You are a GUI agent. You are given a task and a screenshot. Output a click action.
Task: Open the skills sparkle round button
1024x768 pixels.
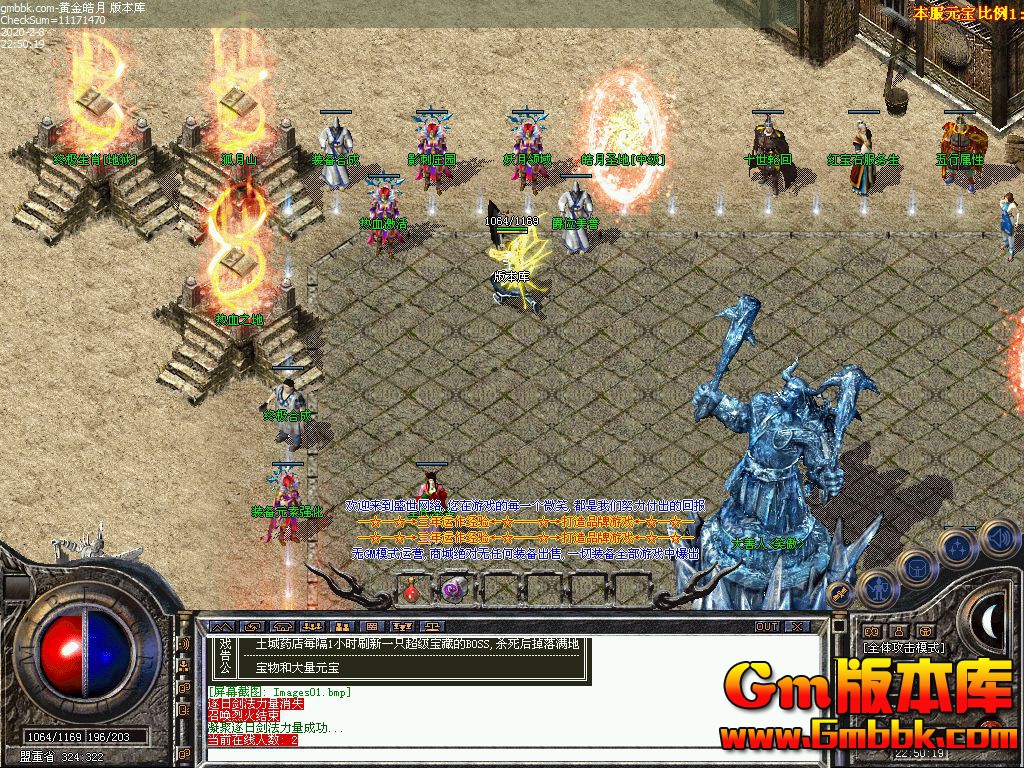click(x=957, y=547)
